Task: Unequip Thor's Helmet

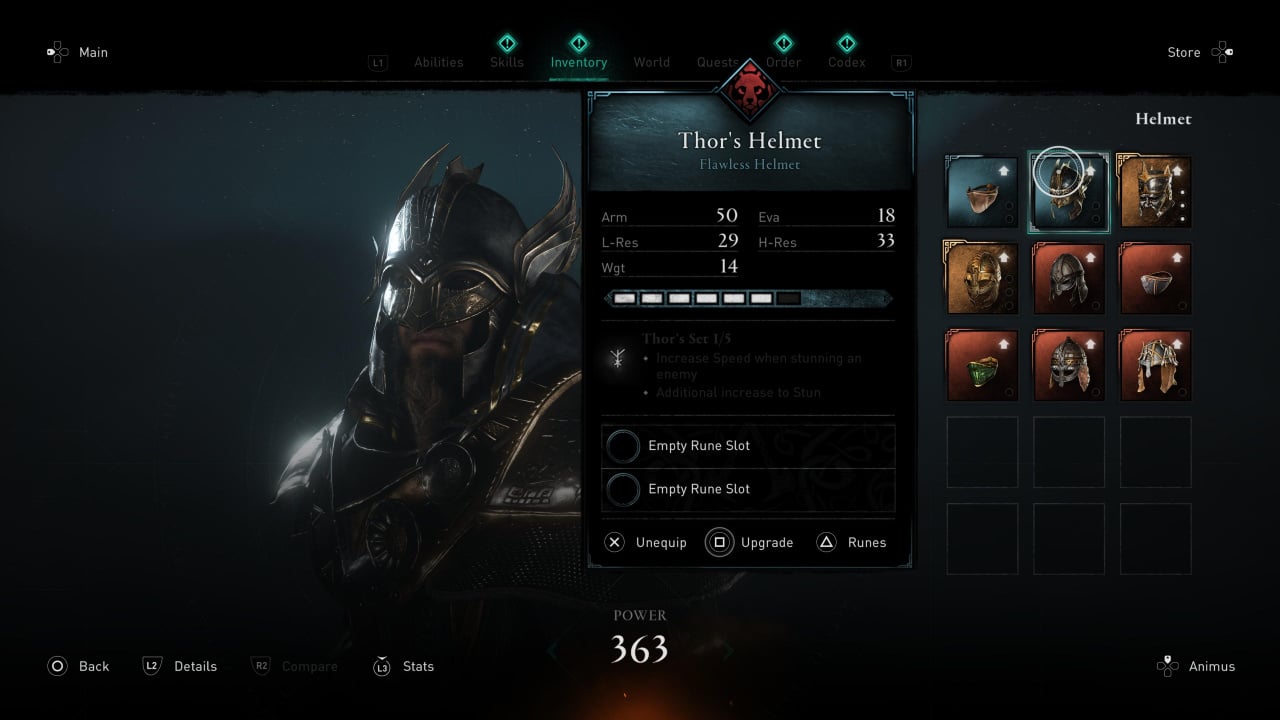Action: pos(646,542)
